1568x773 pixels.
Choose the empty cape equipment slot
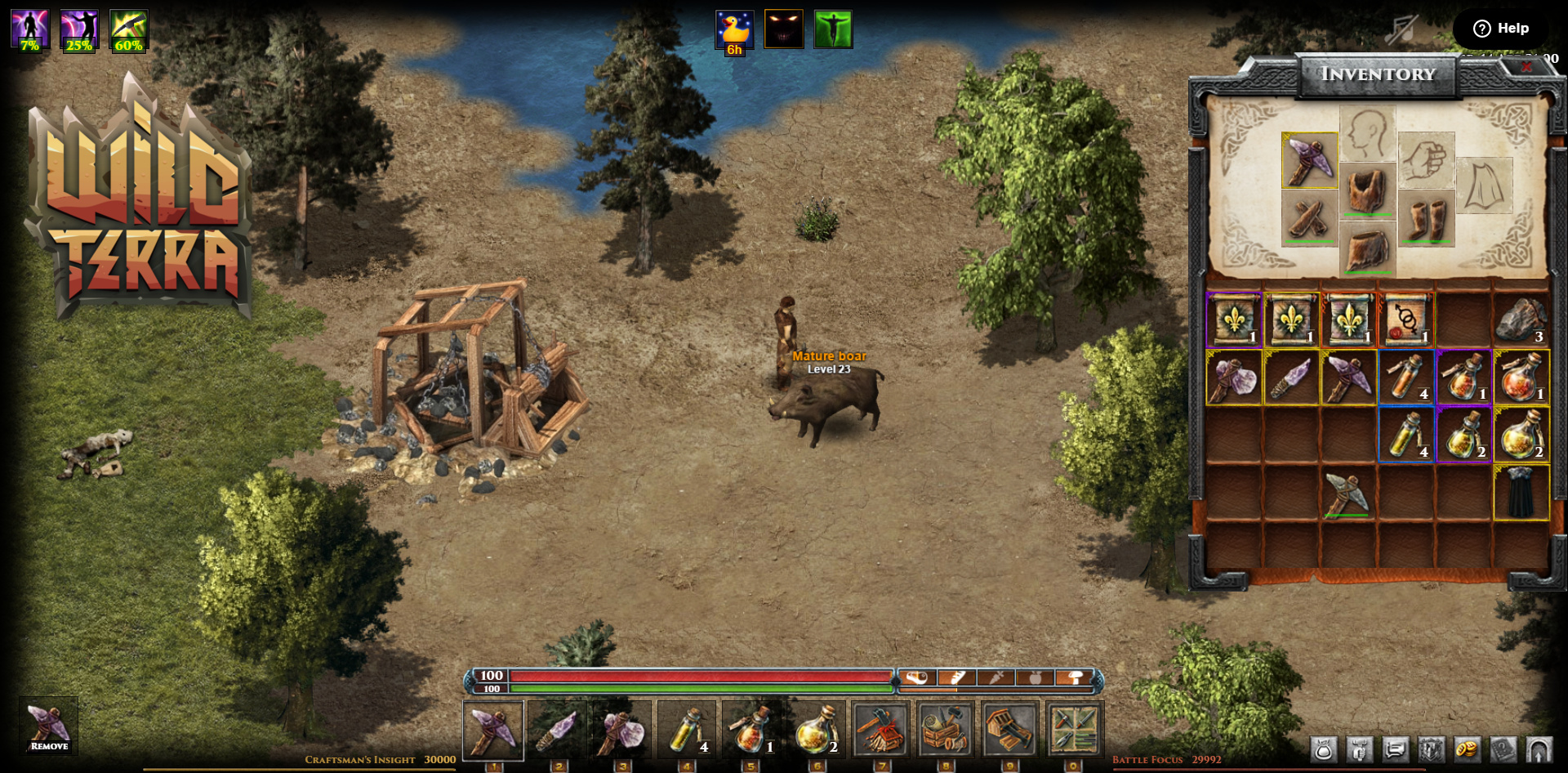pyautogui.click(x=1484, y=186)
